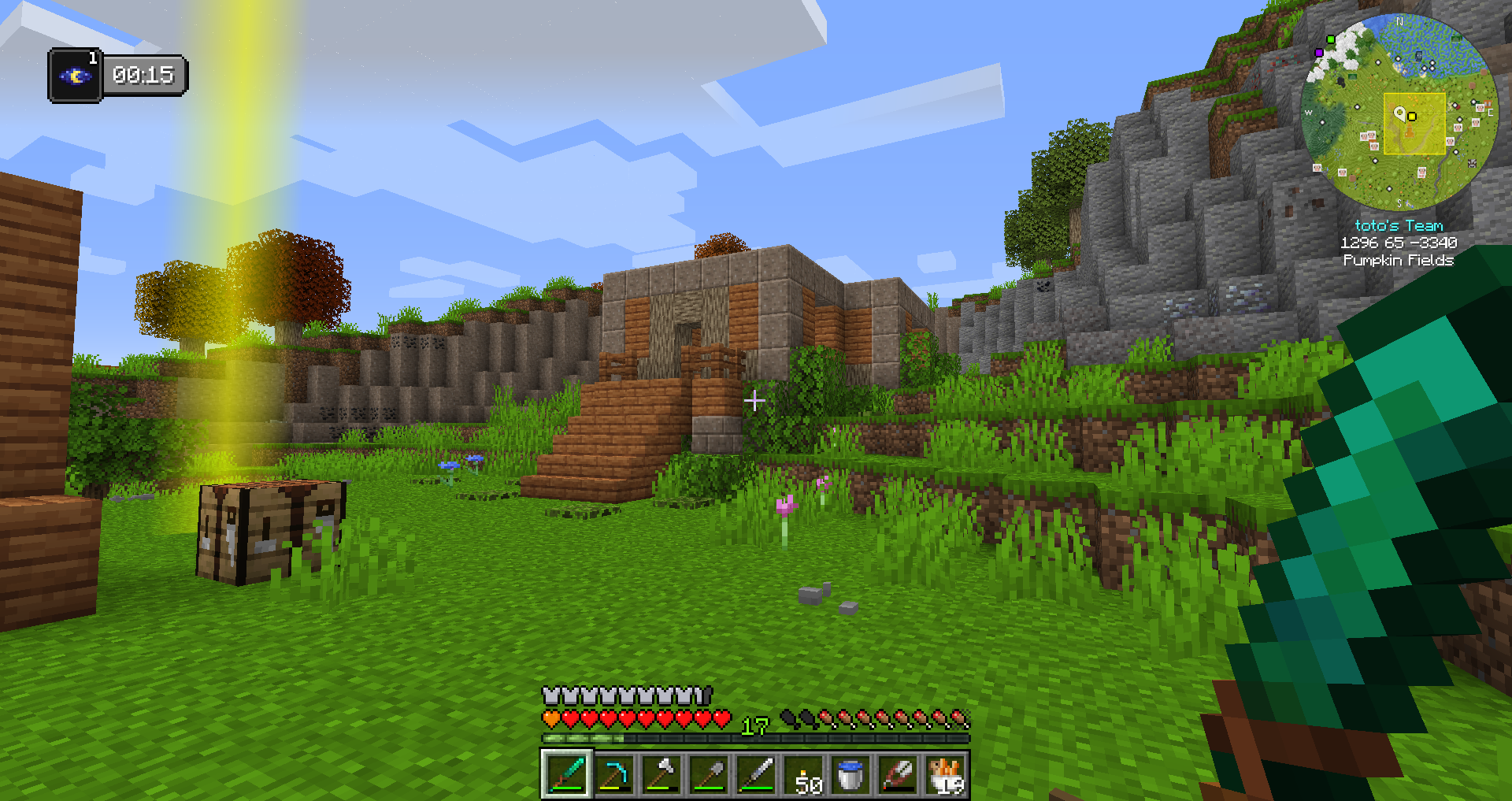Click the circular minimap
Image resolution: width=1512 pixels, height=801 pixels.
pyautogui.click(x=1399, y=112)
